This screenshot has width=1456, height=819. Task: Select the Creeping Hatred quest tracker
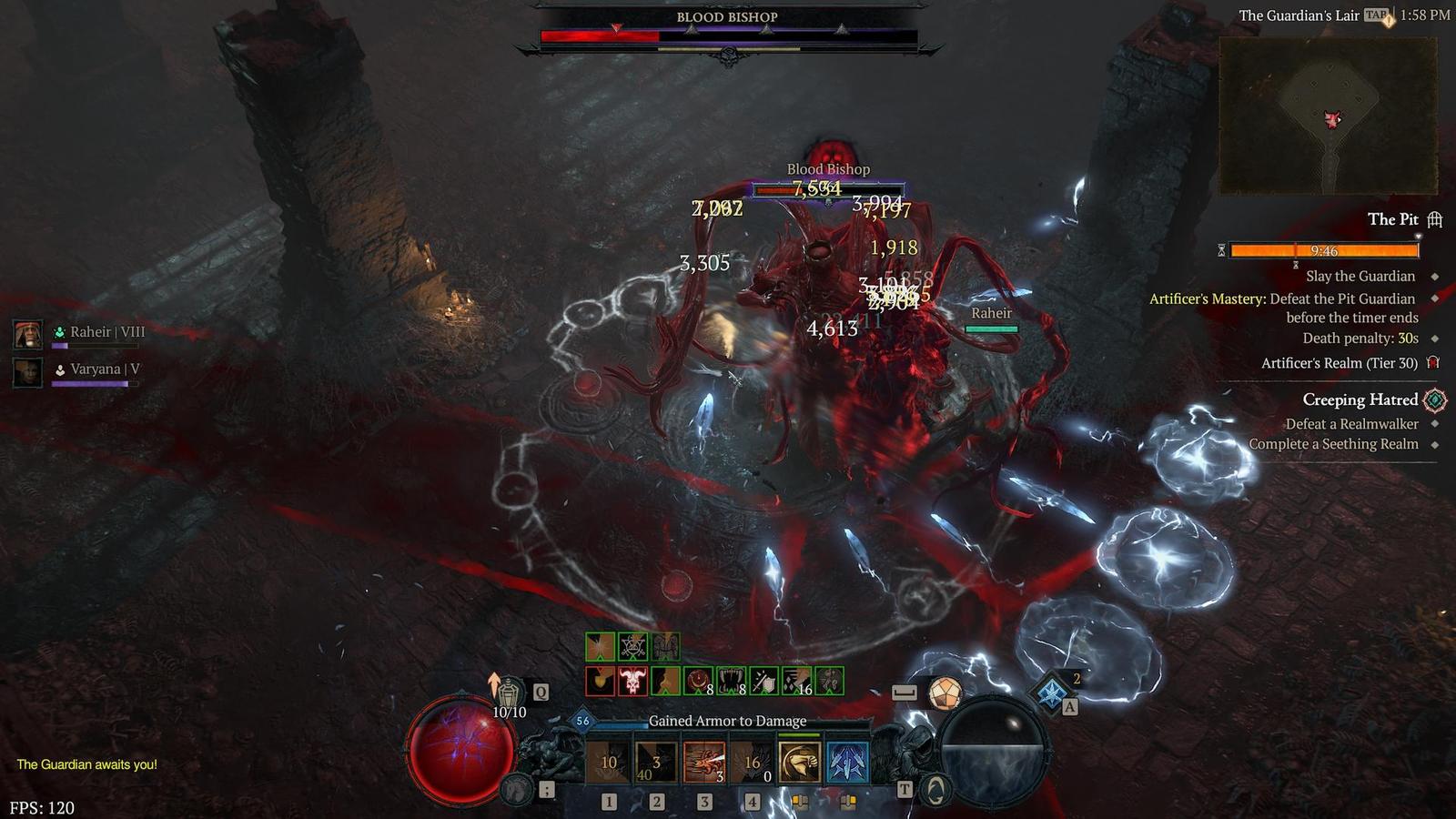pos(1360,399)
